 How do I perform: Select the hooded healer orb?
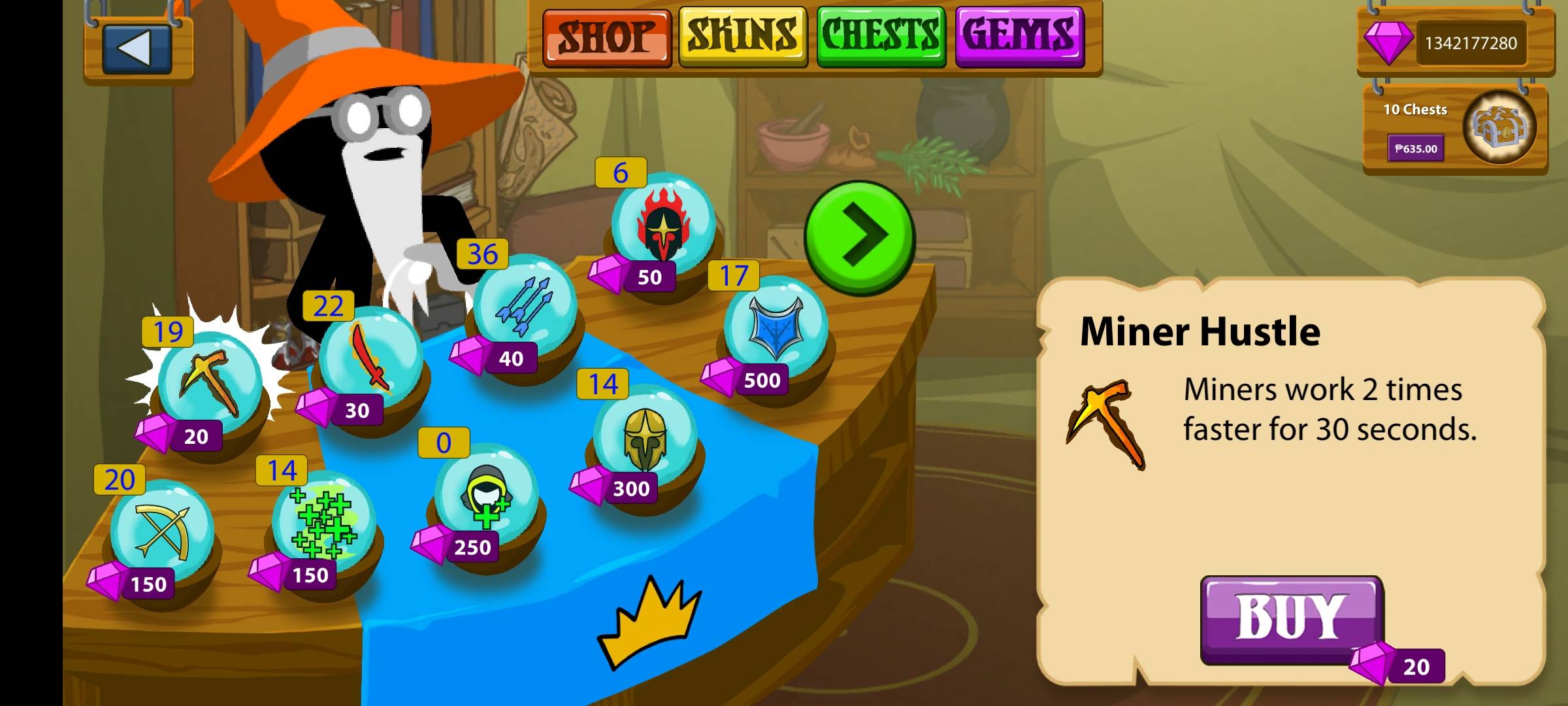pyautogui.click(x=487, y=495)
